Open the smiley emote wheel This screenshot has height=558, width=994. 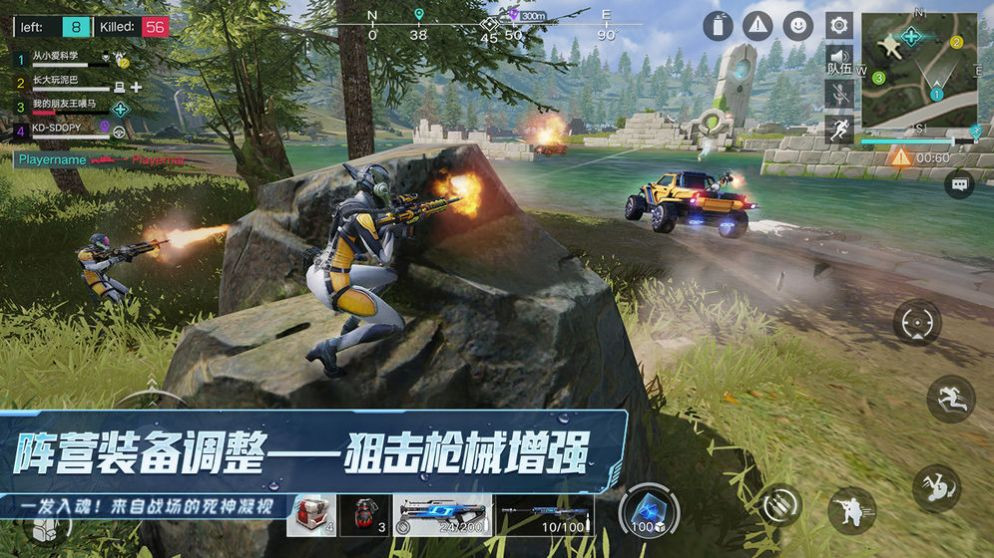click(x=798, y=26)
